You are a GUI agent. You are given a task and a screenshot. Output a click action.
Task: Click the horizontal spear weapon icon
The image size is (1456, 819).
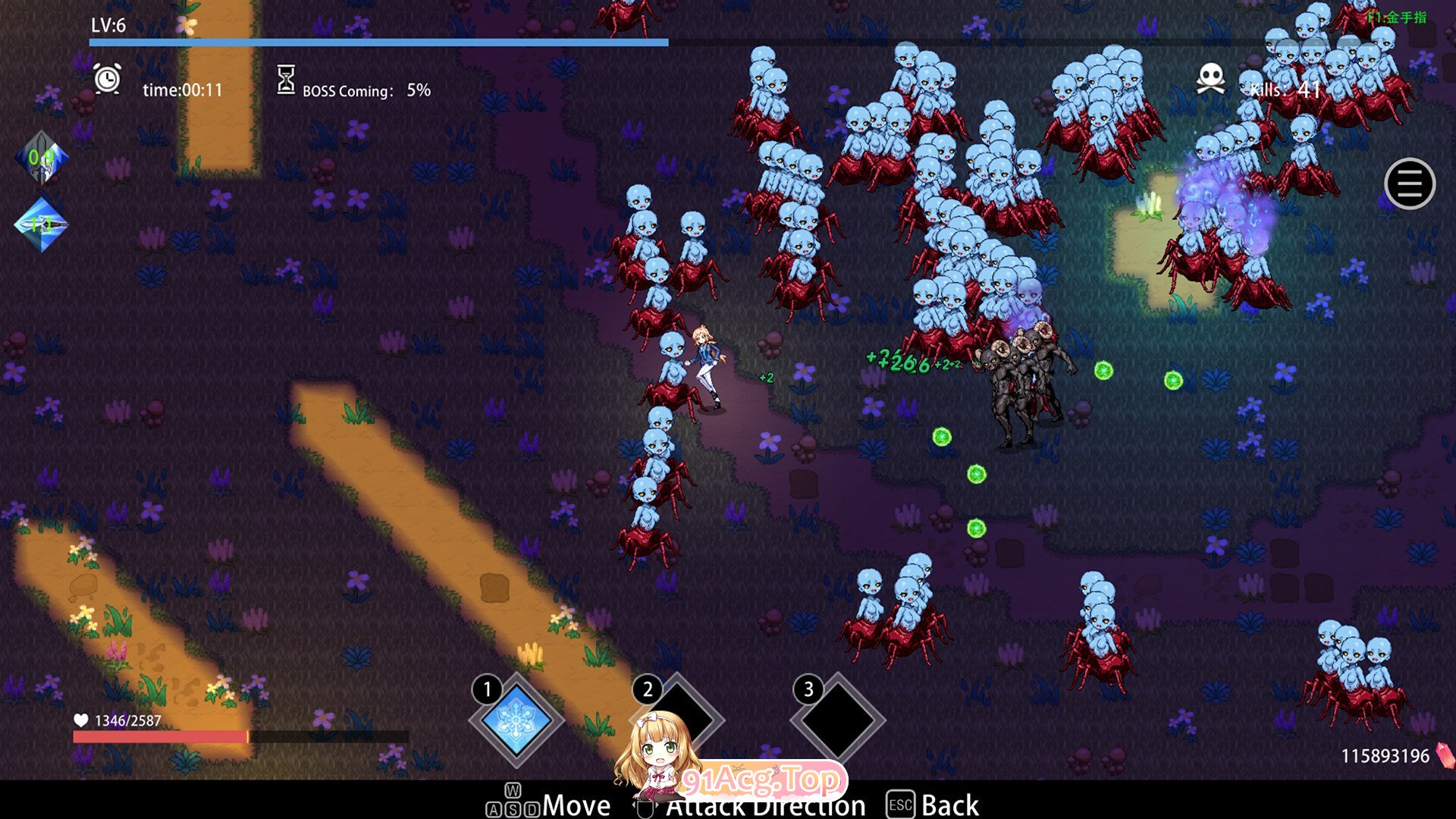tap(42, 224)
